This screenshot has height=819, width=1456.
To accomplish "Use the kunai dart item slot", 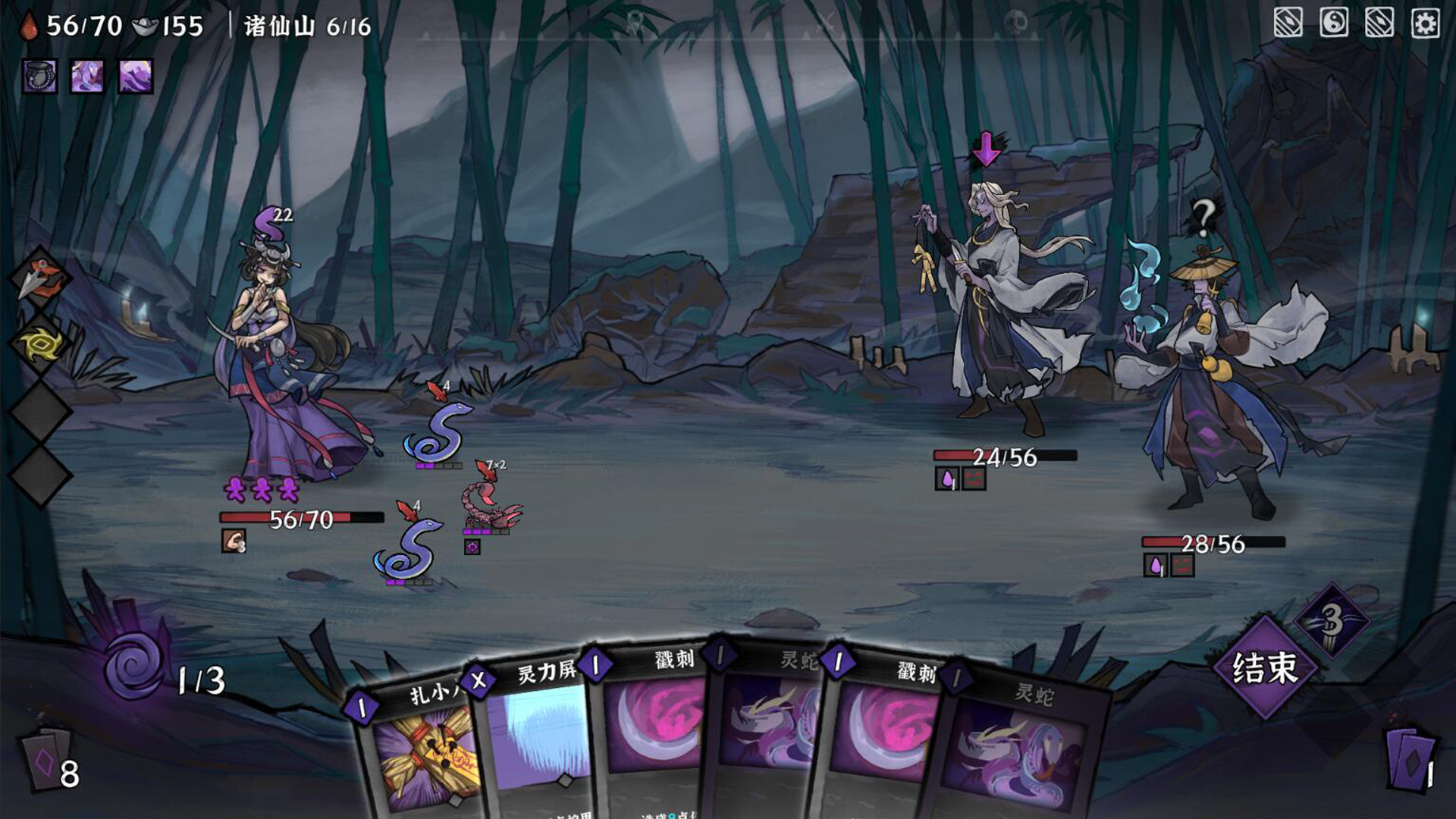I will click(x=40, y=278).
